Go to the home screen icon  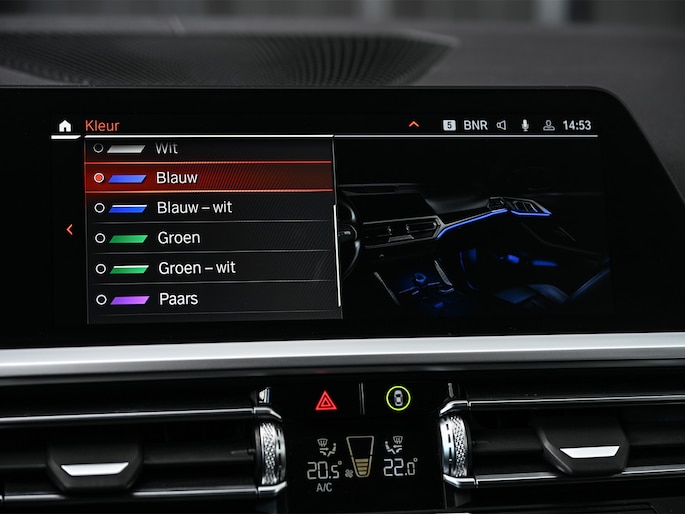(65, 126)
